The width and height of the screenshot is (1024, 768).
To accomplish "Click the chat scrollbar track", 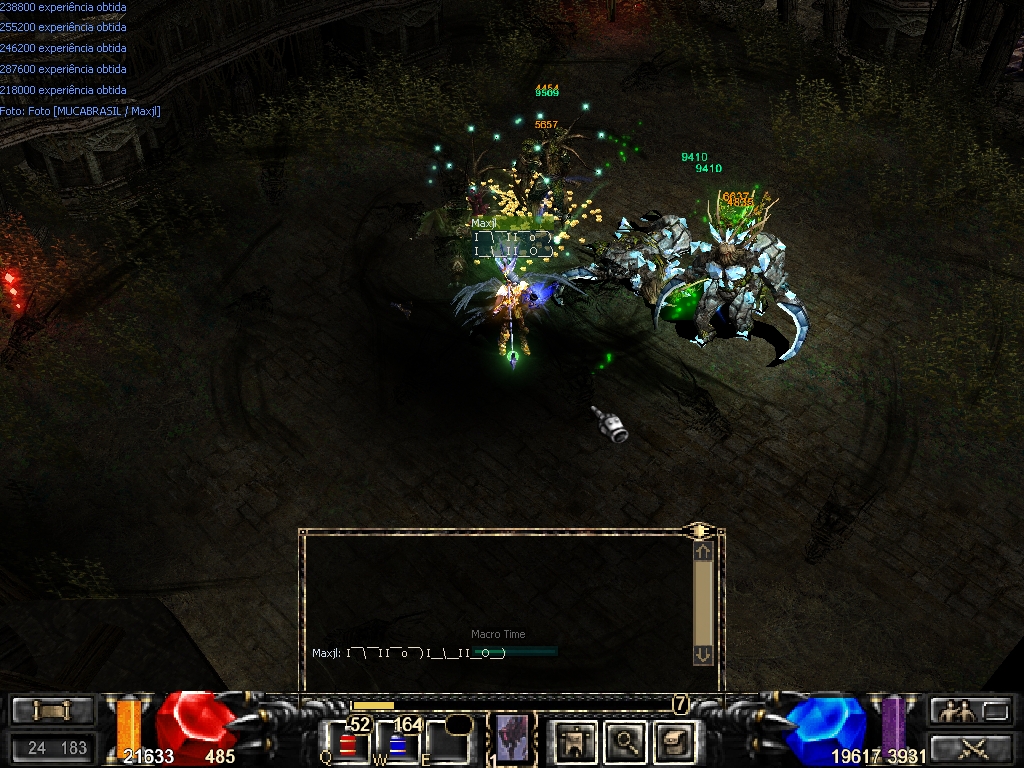I will coord(703,601).
